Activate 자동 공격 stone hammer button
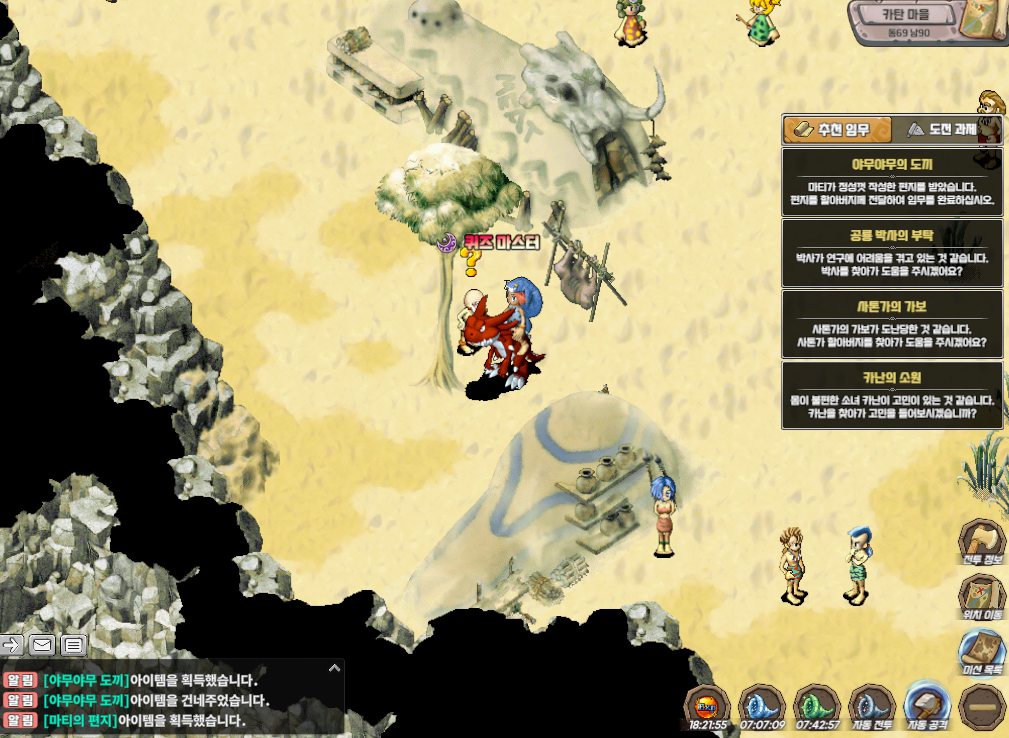The width and height of the screenshot is (1009, 738). point(926,705)
